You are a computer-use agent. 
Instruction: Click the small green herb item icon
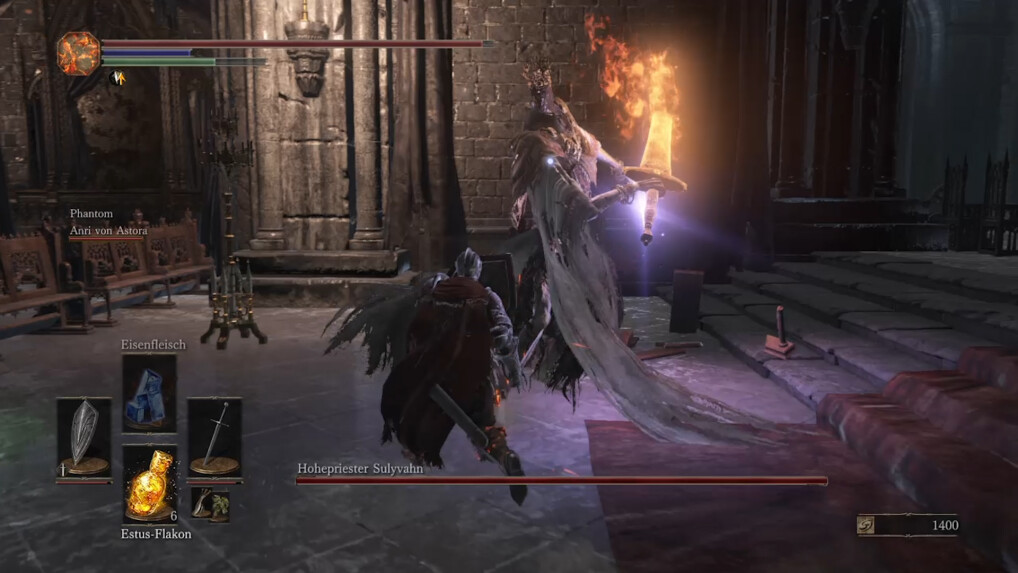[210, 504]
